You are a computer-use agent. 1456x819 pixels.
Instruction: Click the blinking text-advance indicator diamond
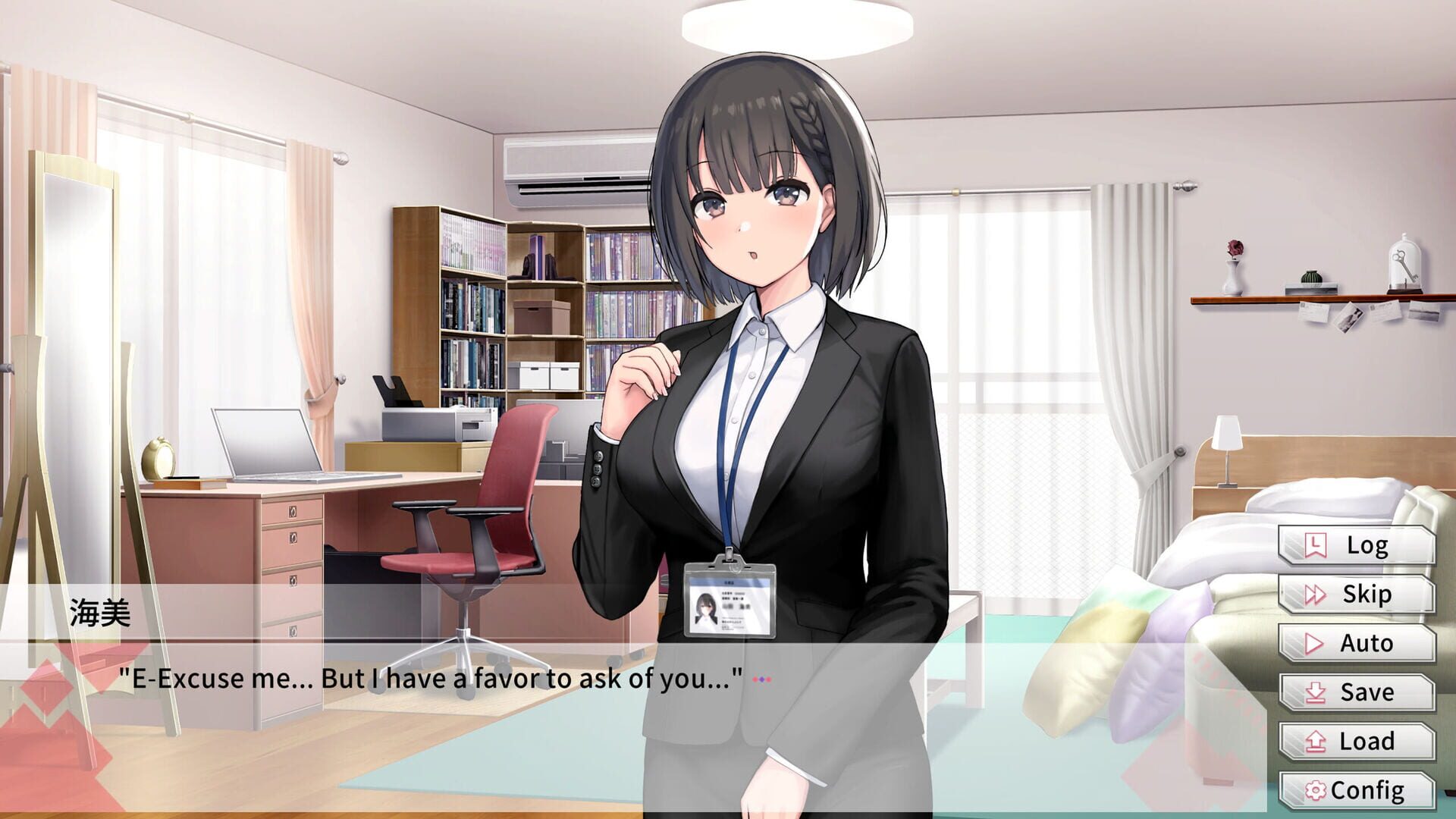click(762, 679)
